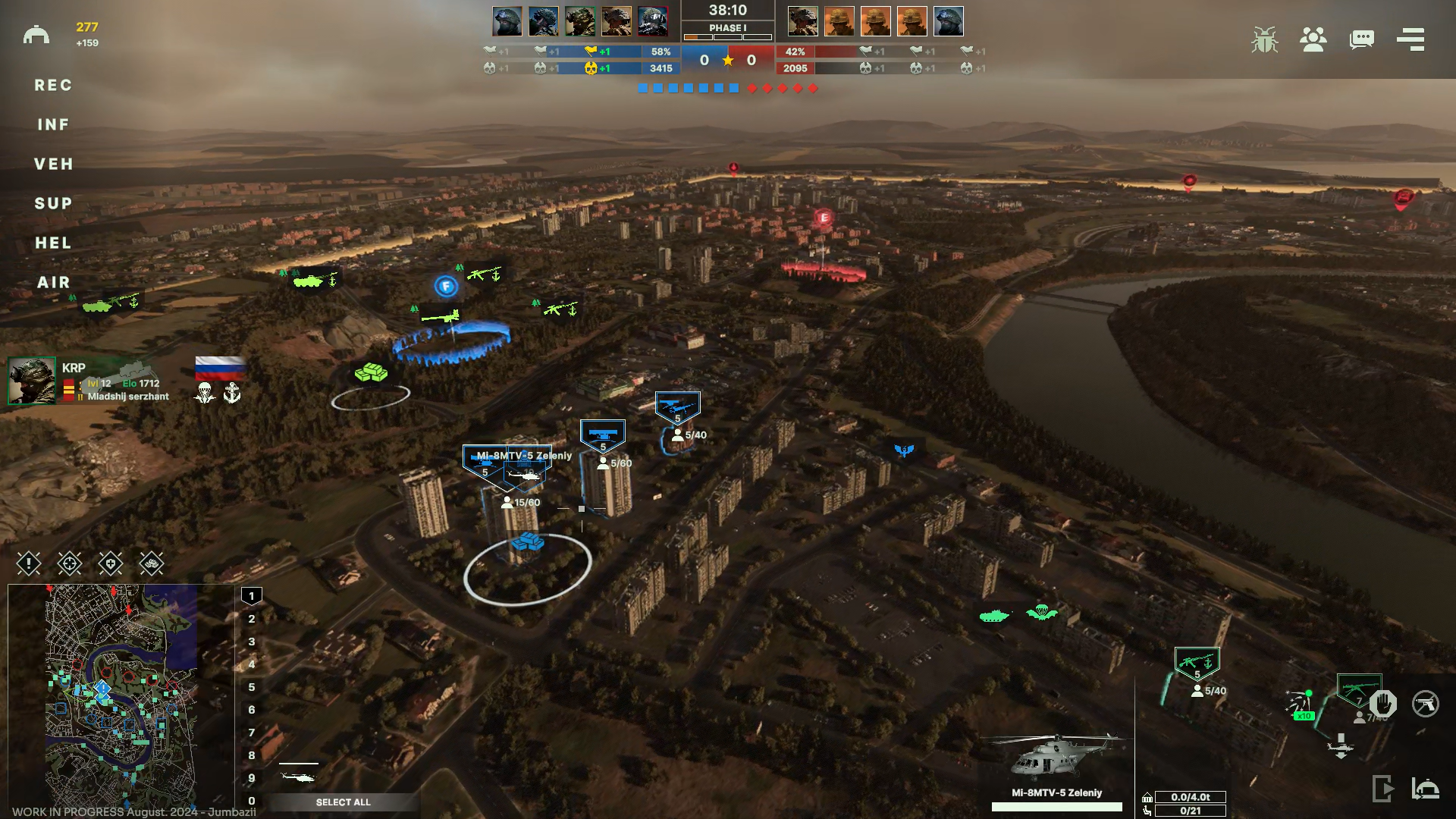
Task: Switch to the AIR category
Action: click(x=53, y=282)
